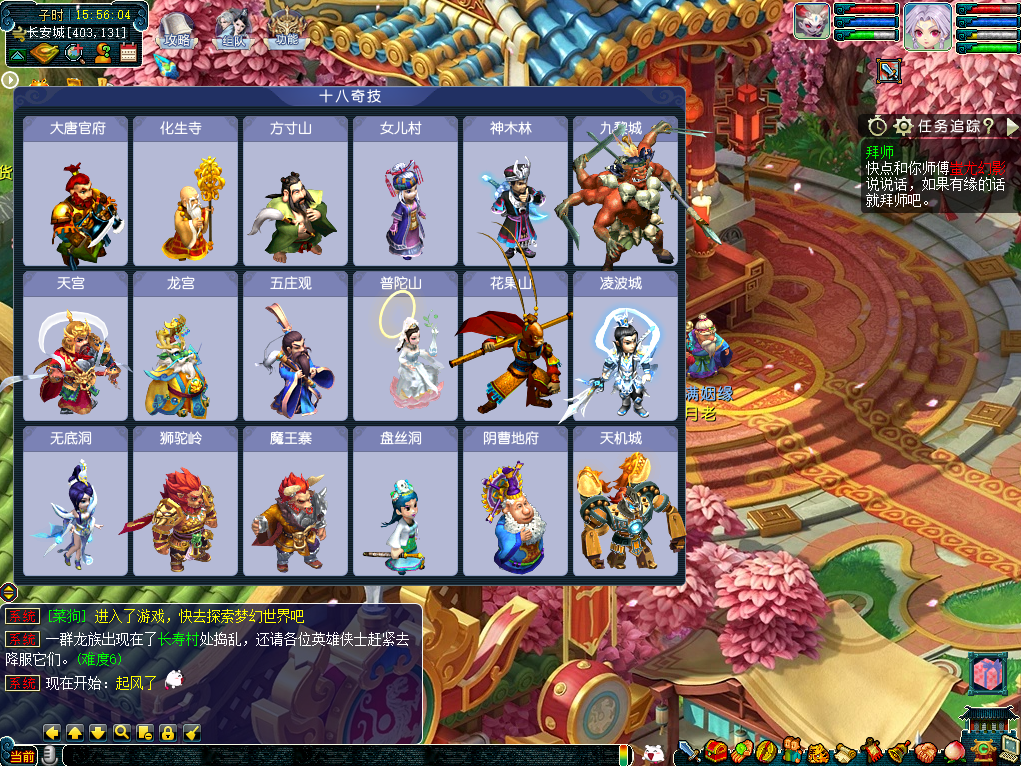
Task: Choose the 龙宫 school card
Action: point(186,346)
